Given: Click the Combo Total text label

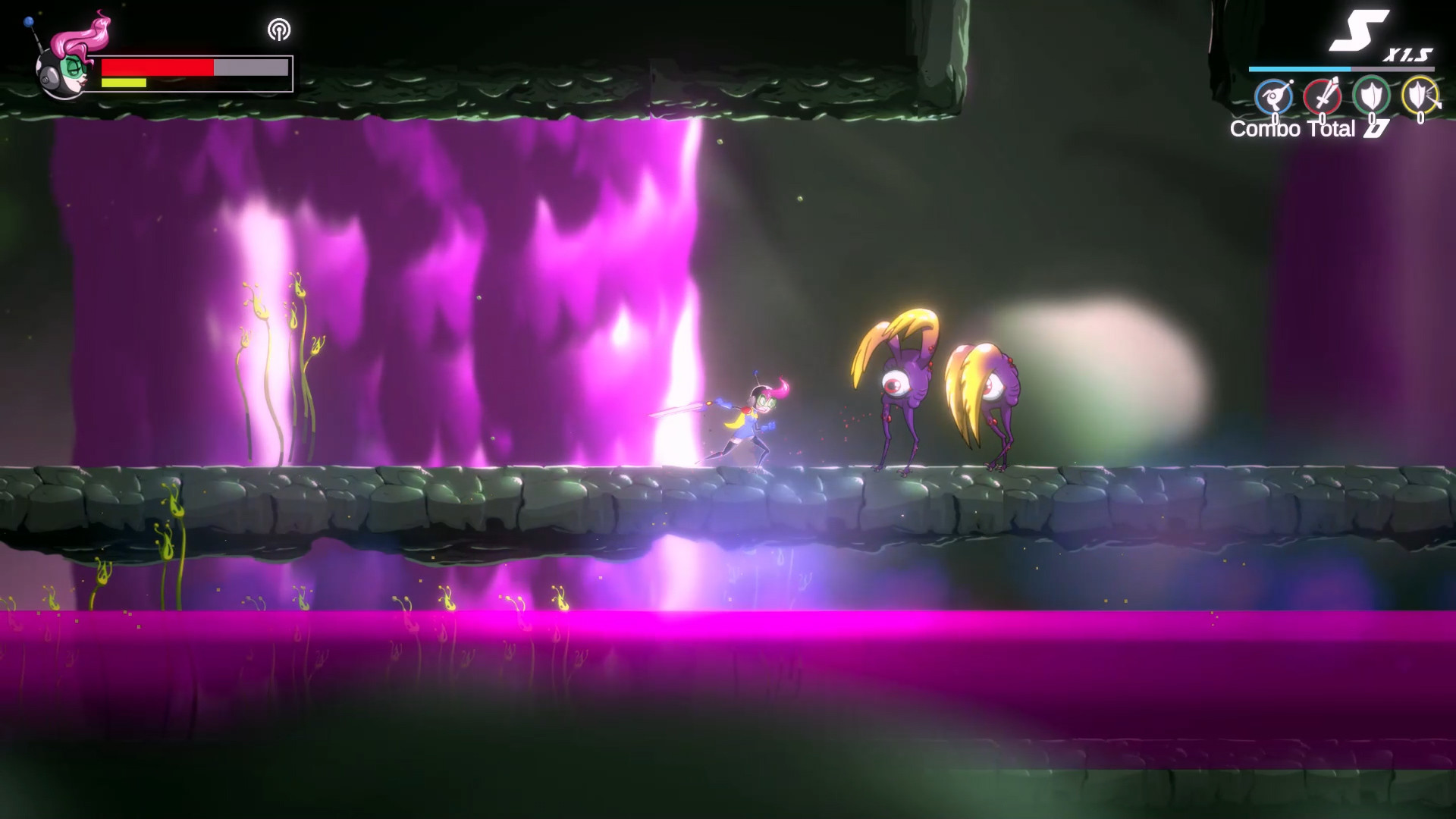Looking at the screenshot, I should pos(1291,130).
